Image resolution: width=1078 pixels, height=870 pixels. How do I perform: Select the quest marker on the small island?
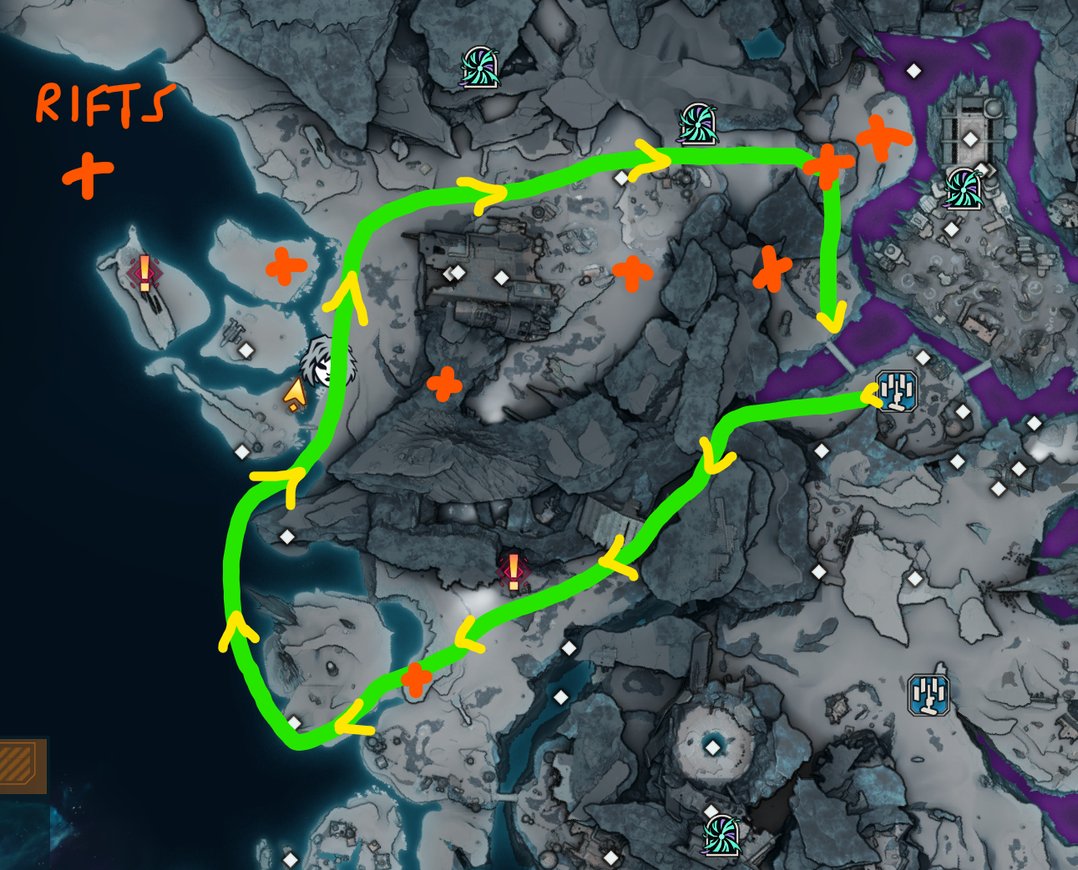point(144,272)
